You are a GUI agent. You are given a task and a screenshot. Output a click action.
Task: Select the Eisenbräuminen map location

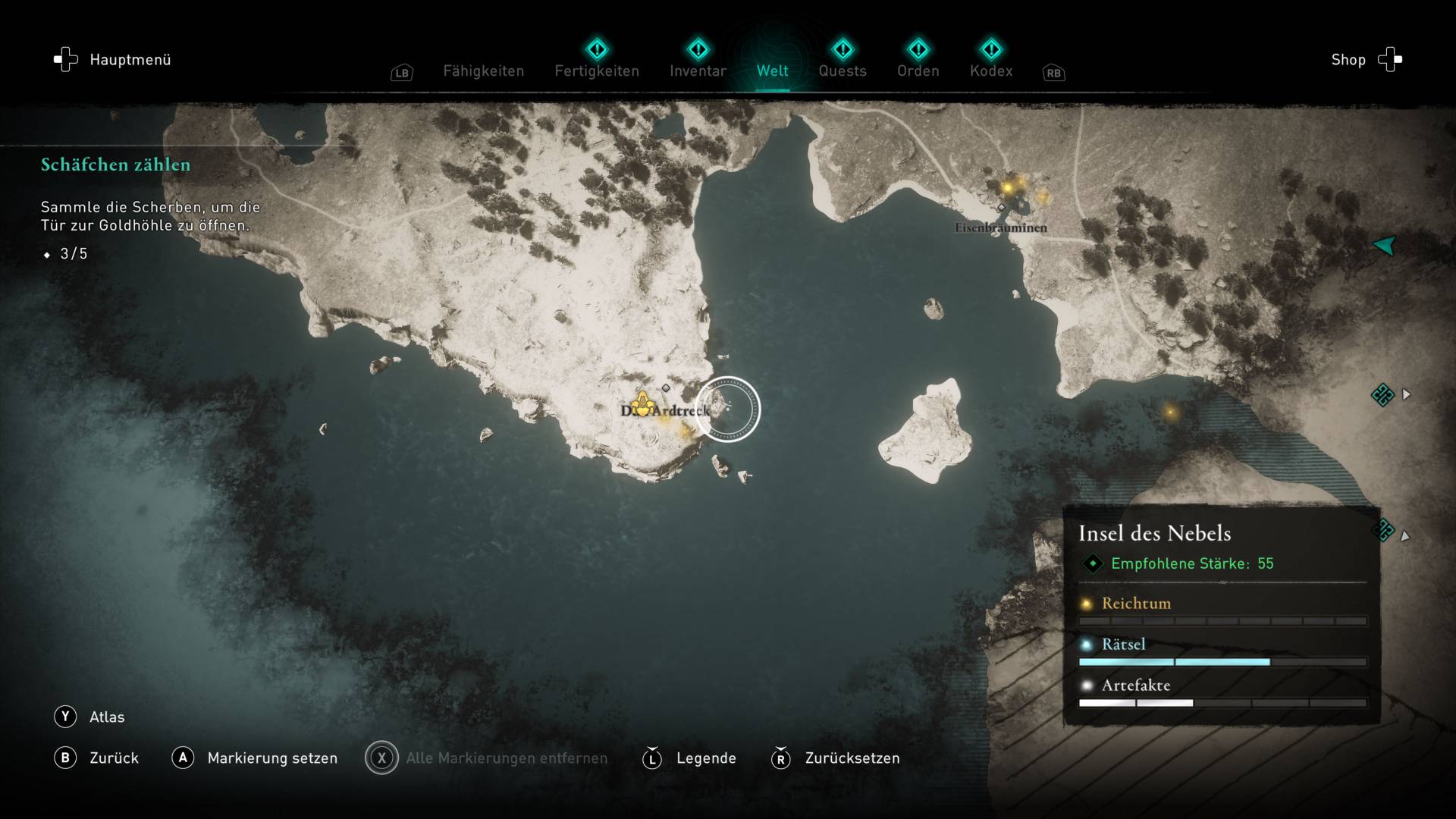(x=1000, y=227)
